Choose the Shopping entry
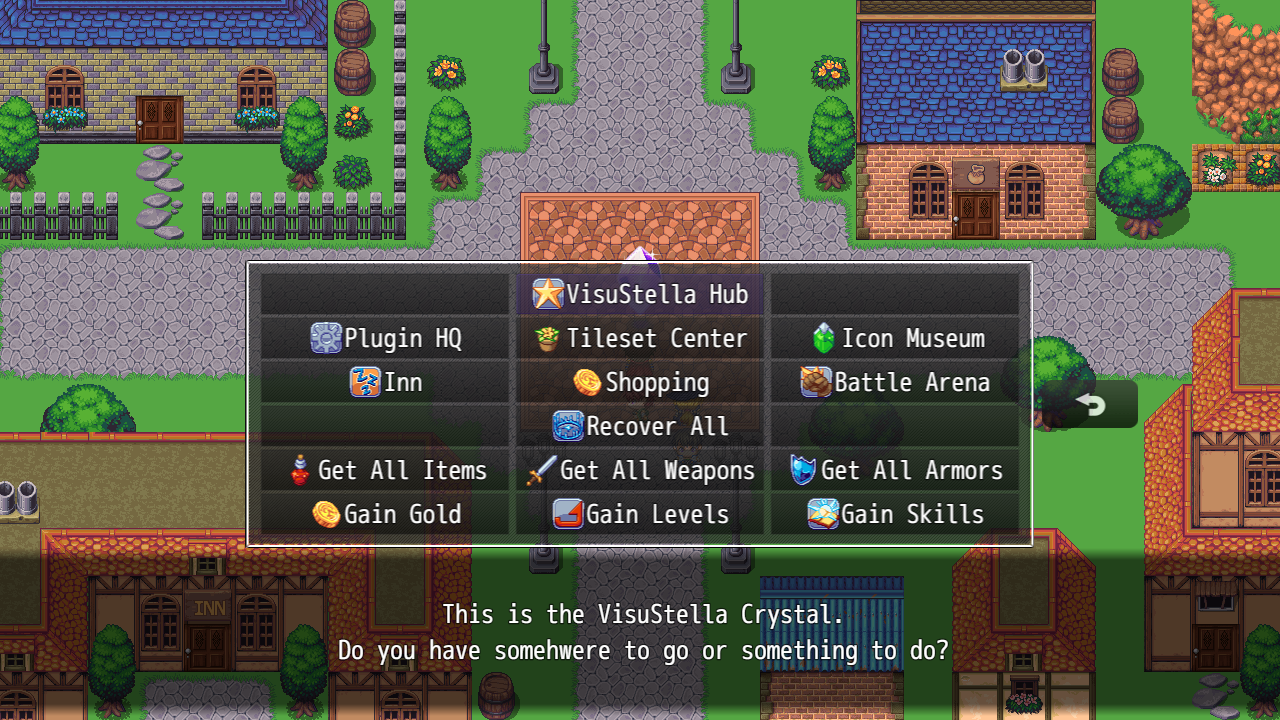1280x720 pixels. point(640,382)
